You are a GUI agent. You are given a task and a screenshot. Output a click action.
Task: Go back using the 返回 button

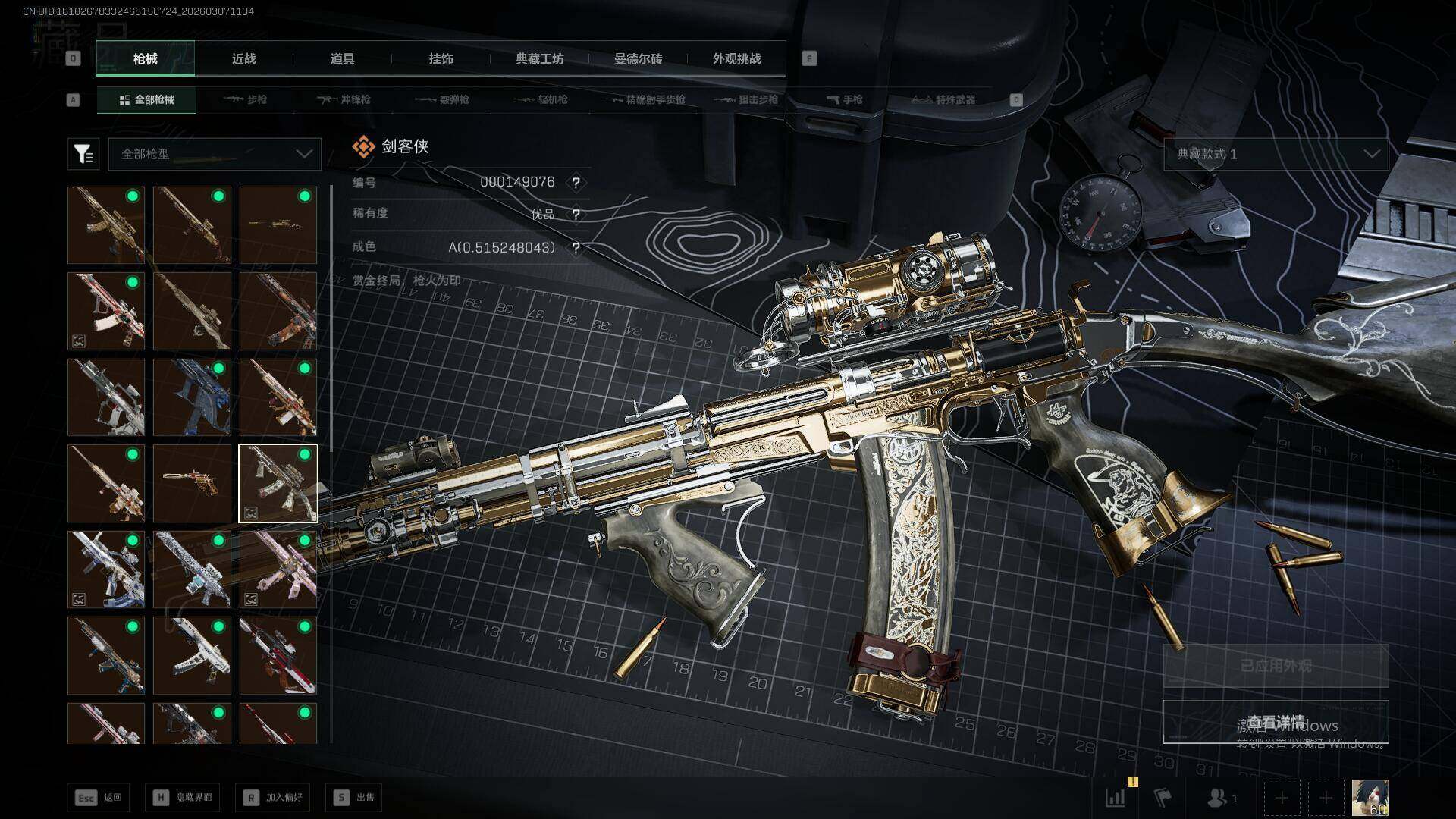99,797
